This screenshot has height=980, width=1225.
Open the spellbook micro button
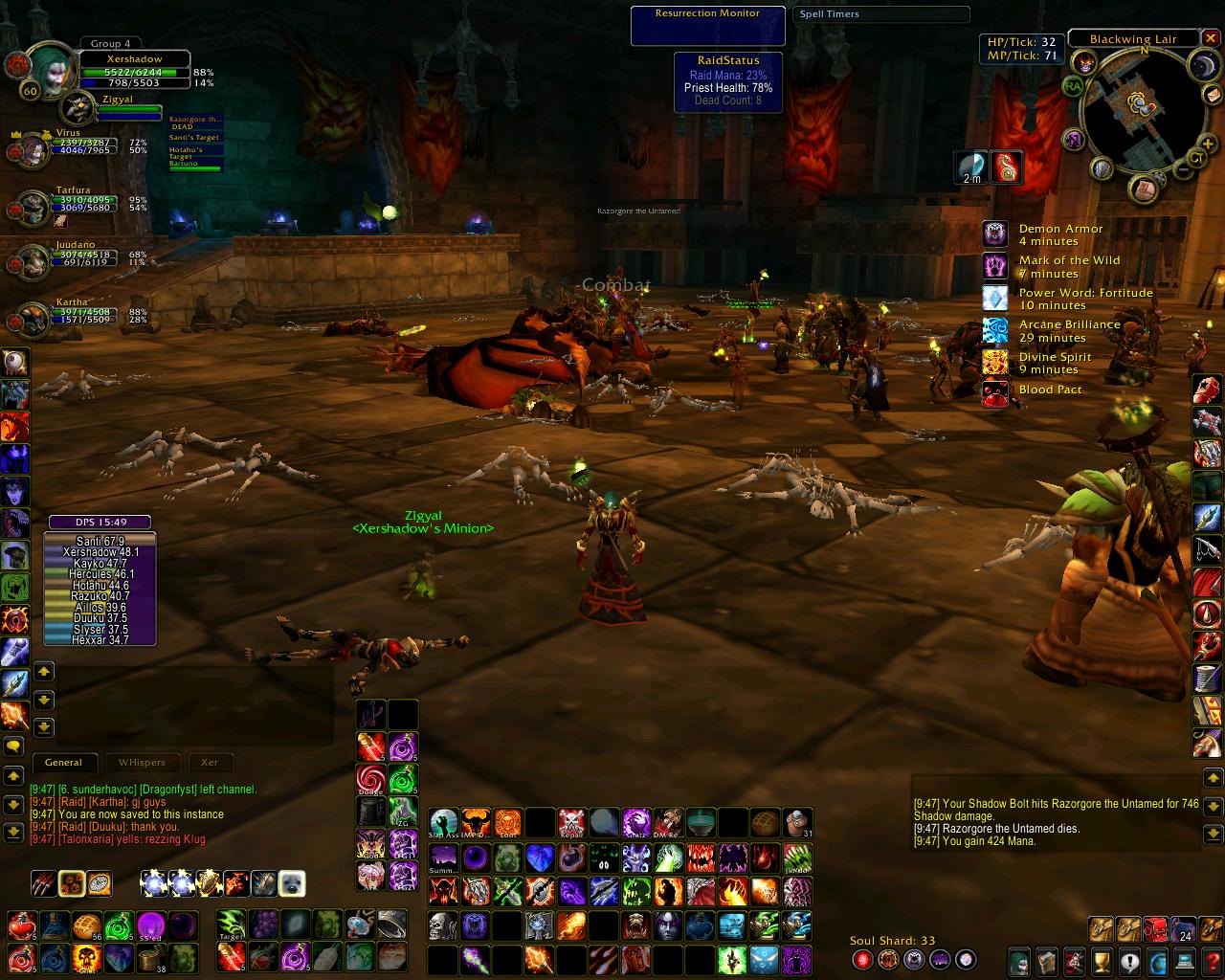1047,960
